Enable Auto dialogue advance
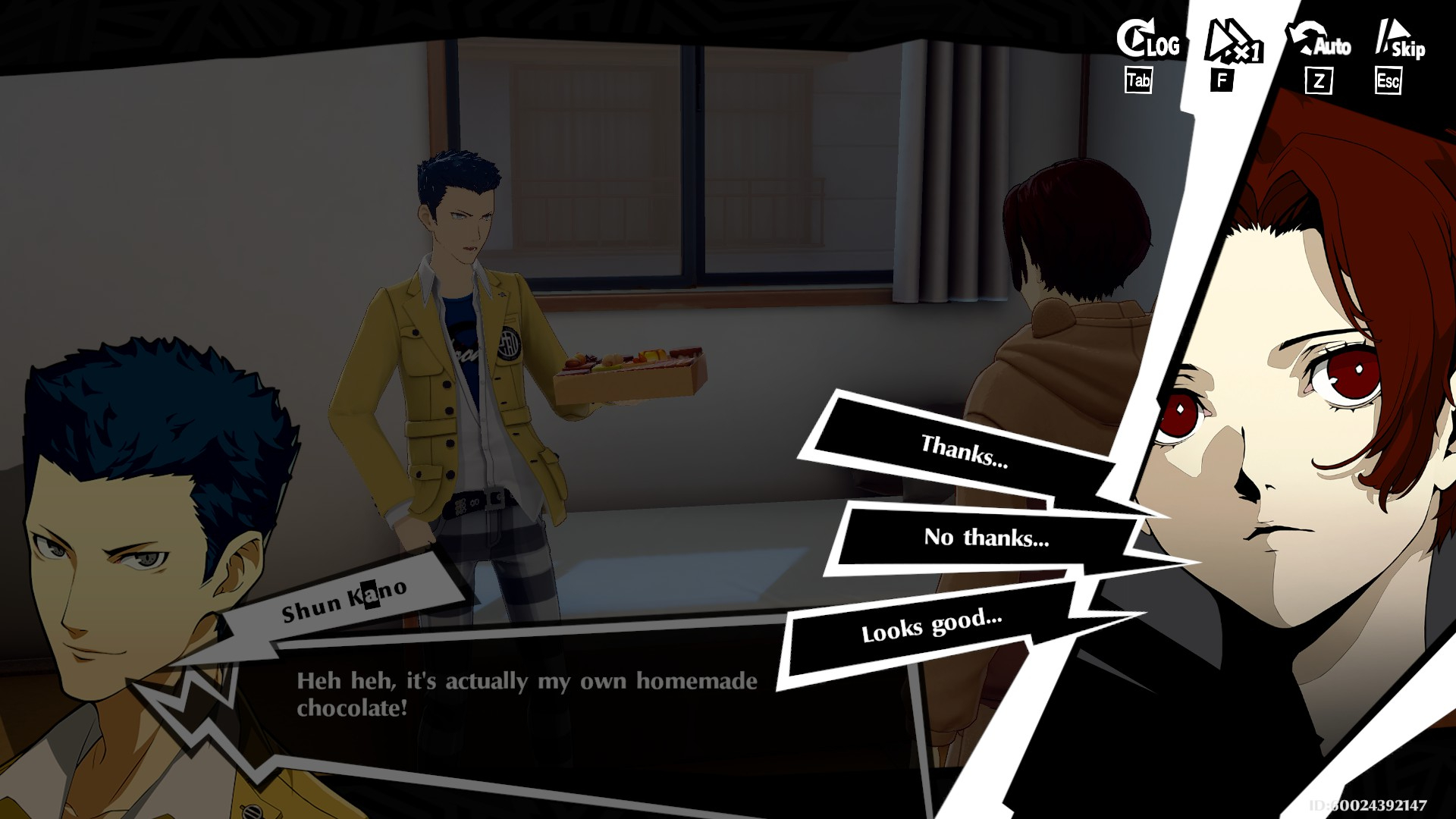The image size is (1456, 819). (1319, 42)
